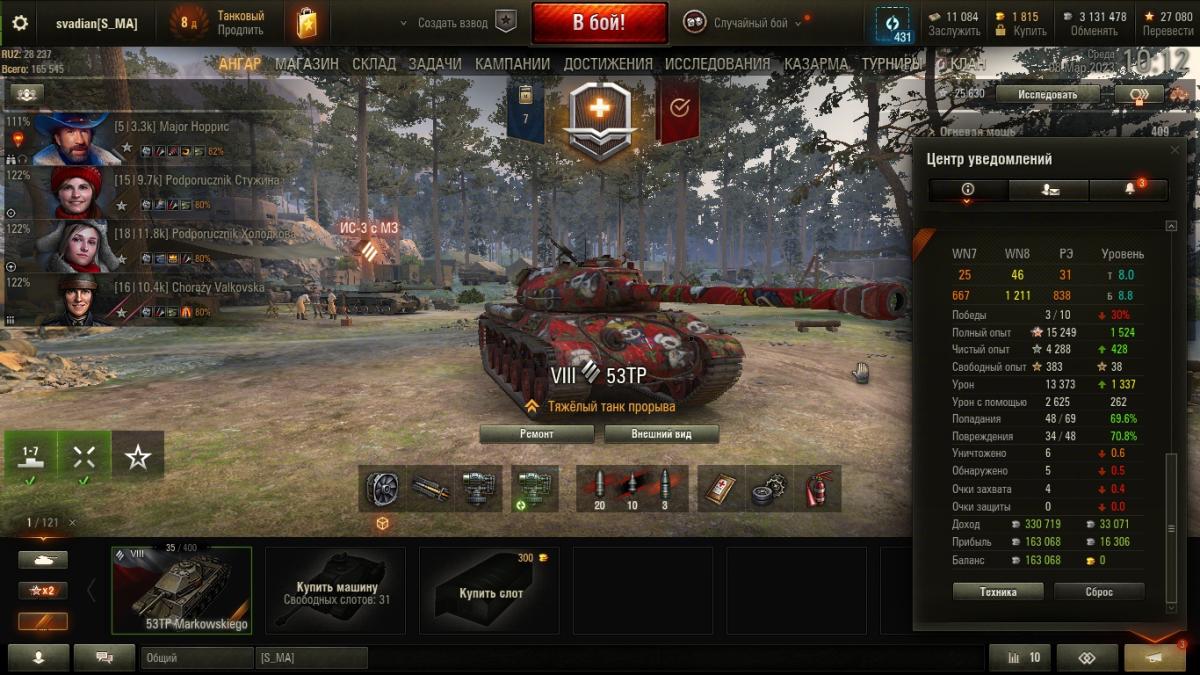The height and width of the screenshot is (675, 1200).
Task: Start battle with the red В бой! button
Action: tap(599, 22)
